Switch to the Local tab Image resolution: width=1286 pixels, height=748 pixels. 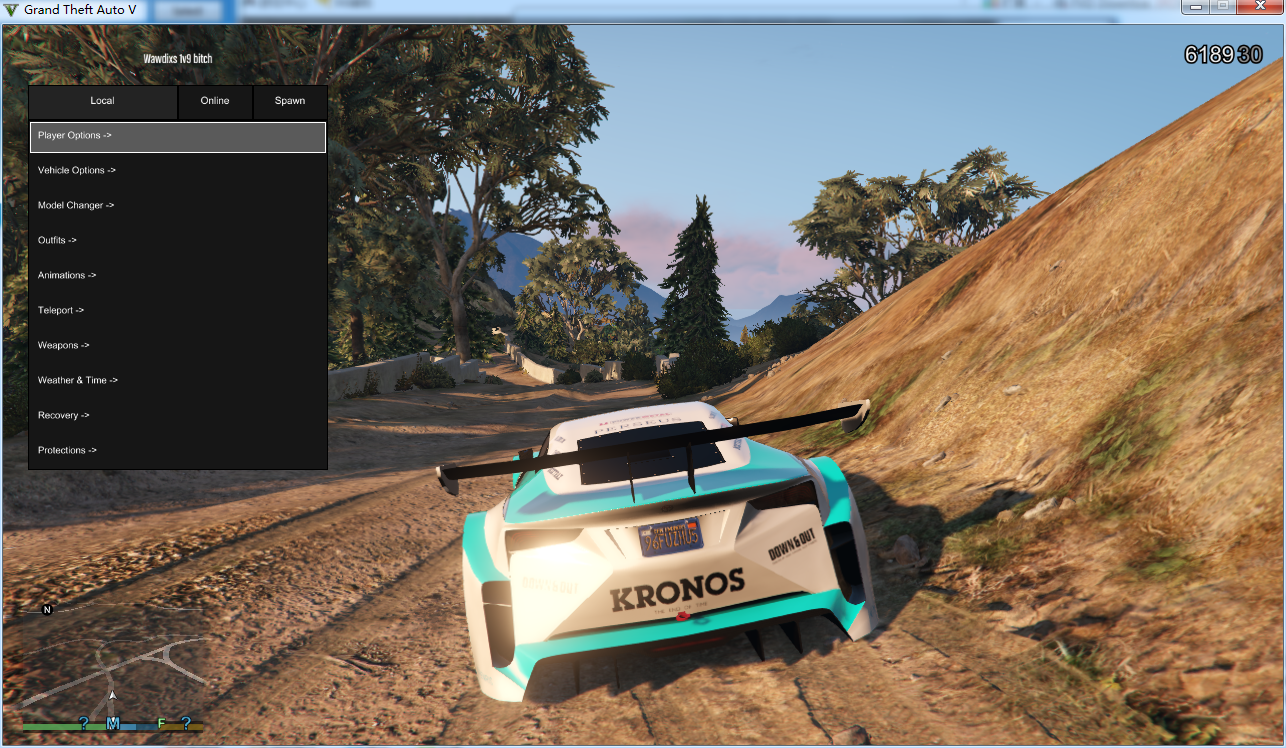(x=103, y=101)
